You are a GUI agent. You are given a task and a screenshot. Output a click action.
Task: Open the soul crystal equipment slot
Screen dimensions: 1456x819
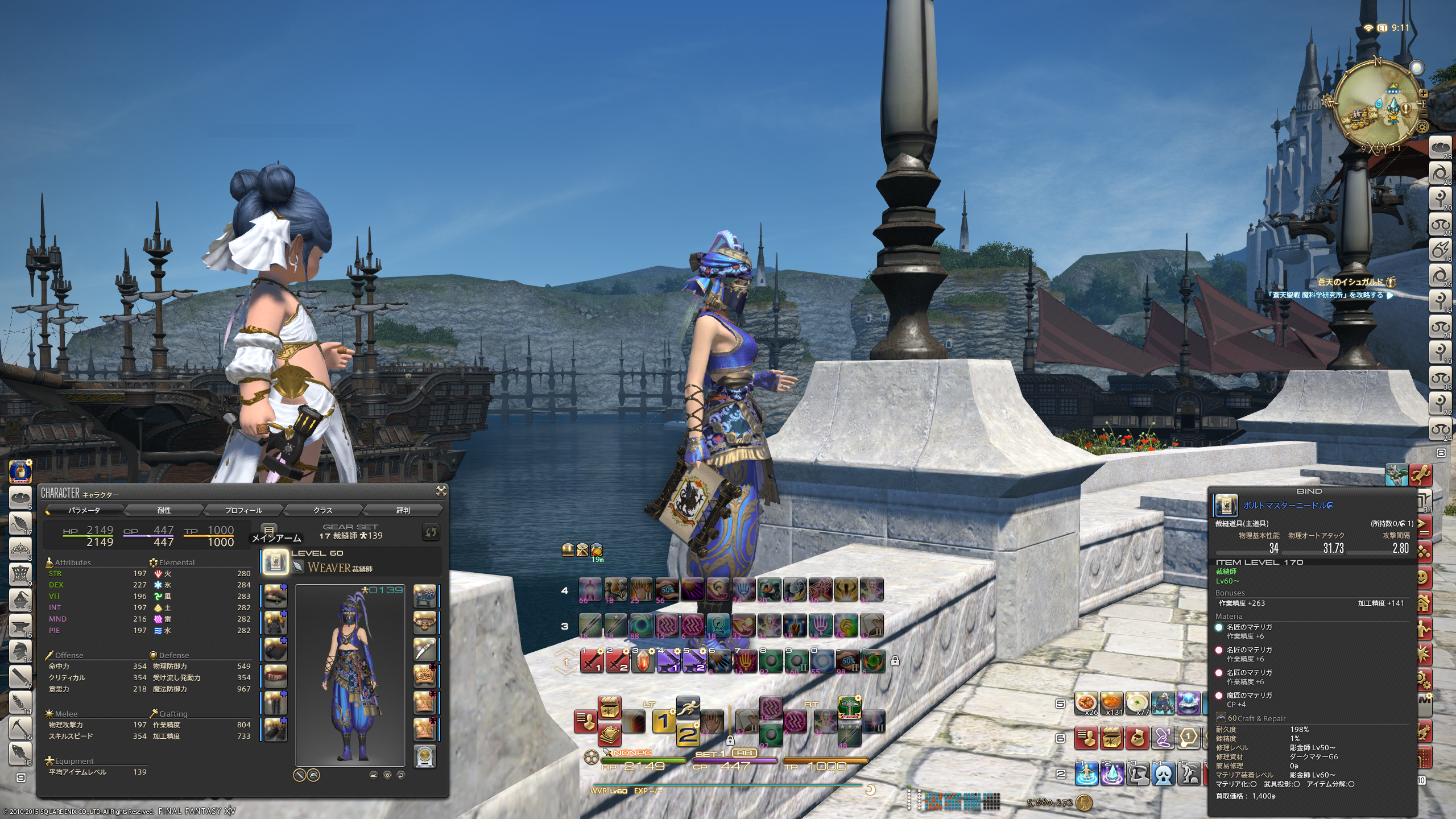[424, 756]
